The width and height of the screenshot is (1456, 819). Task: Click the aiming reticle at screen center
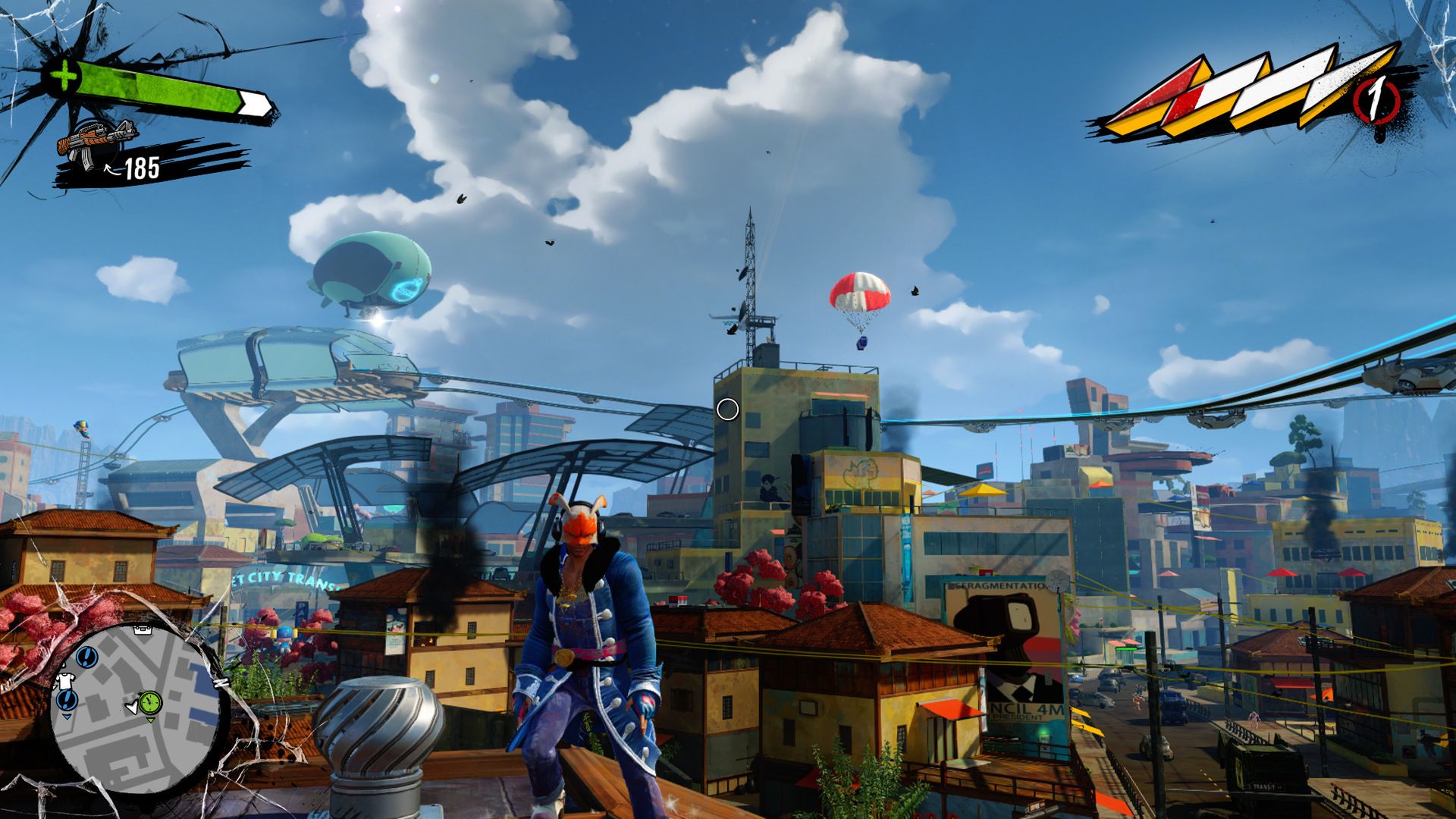[727, 410]
